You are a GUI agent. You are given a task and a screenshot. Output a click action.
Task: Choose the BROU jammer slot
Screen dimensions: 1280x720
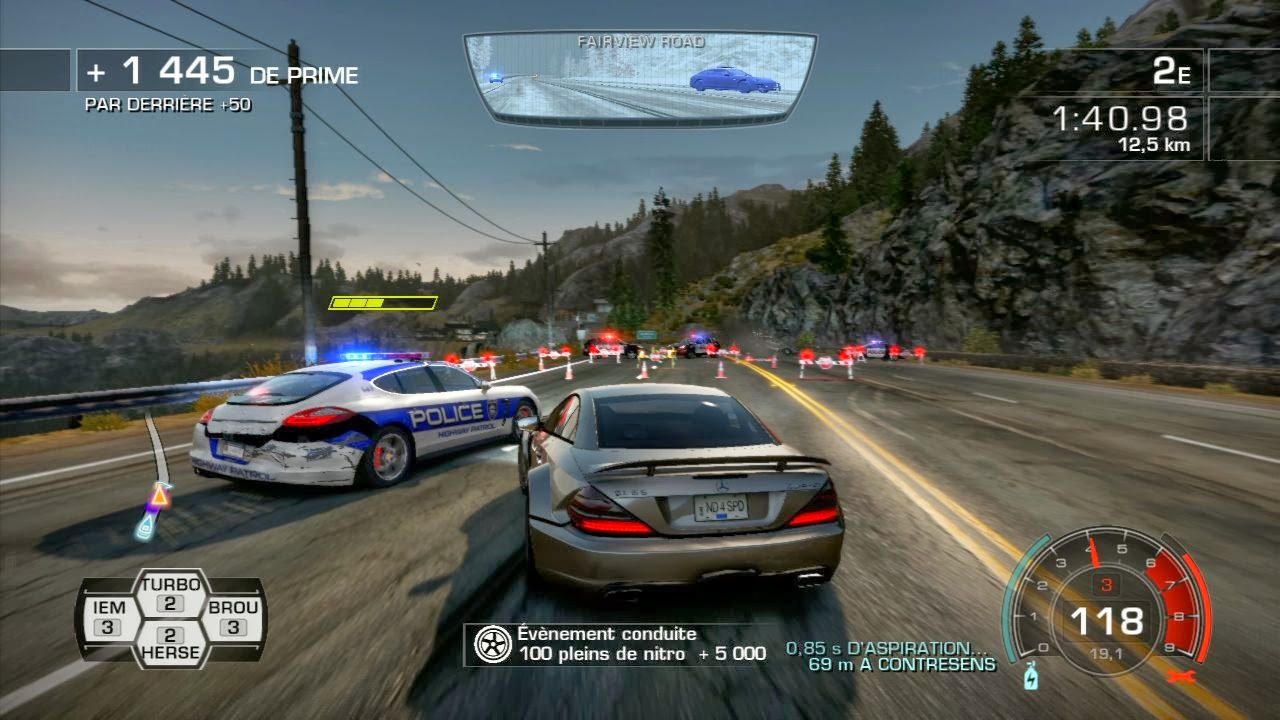click(x=233, y=617)
